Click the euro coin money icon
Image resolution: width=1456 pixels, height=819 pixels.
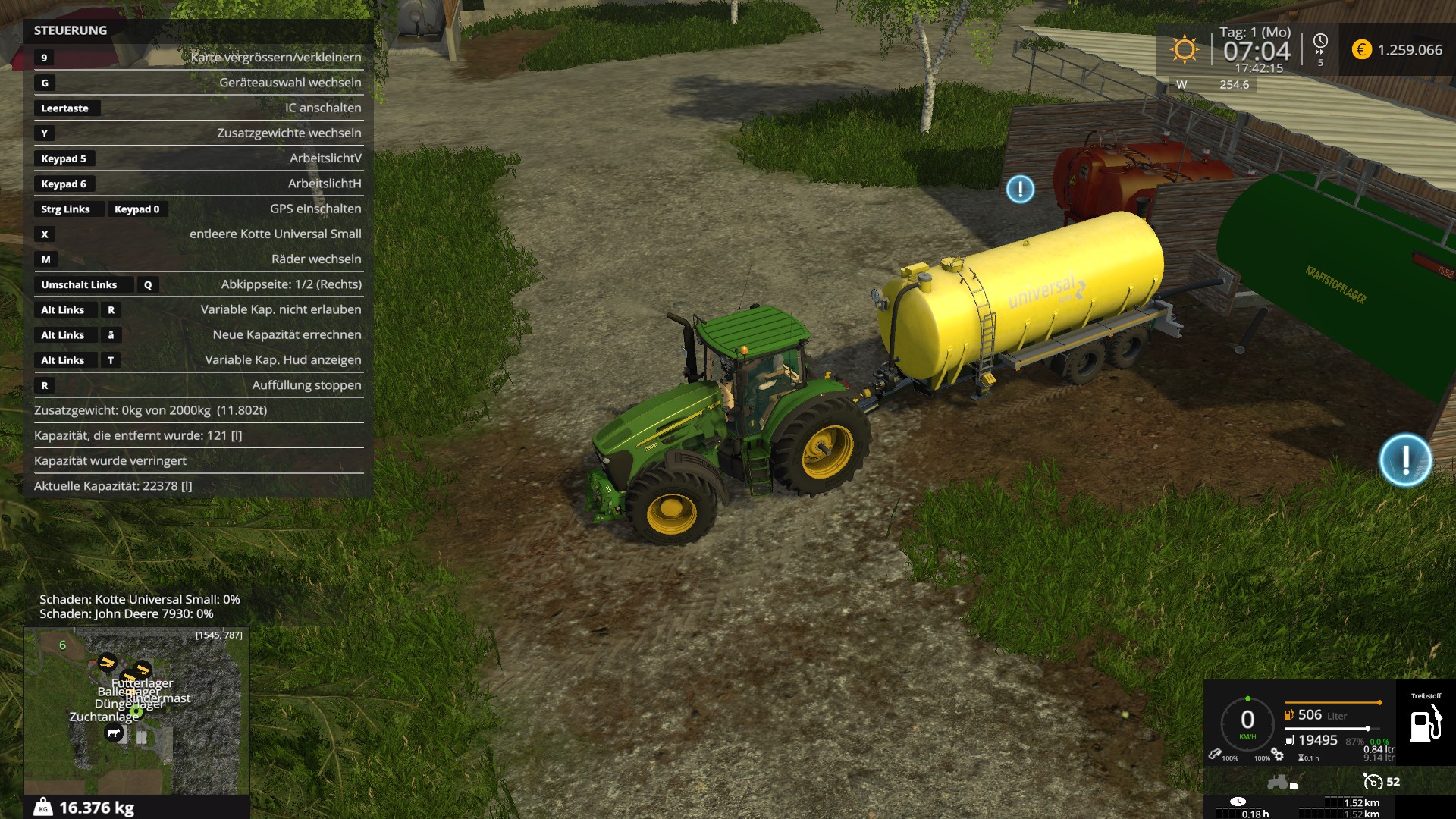point(1362,50)
